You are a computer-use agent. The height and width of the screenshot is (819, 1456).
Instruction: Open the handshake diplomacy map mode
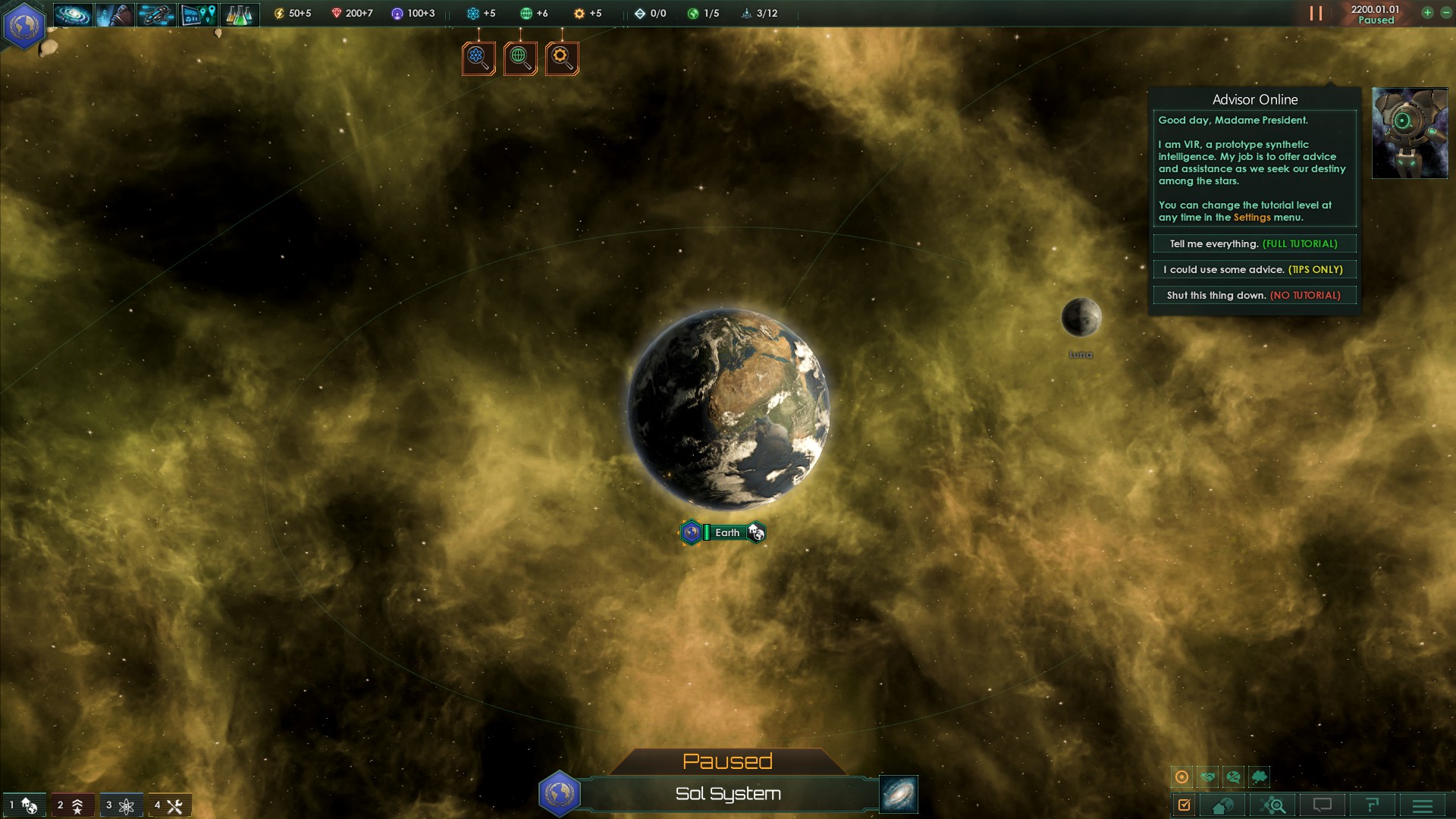[1208, 777]
